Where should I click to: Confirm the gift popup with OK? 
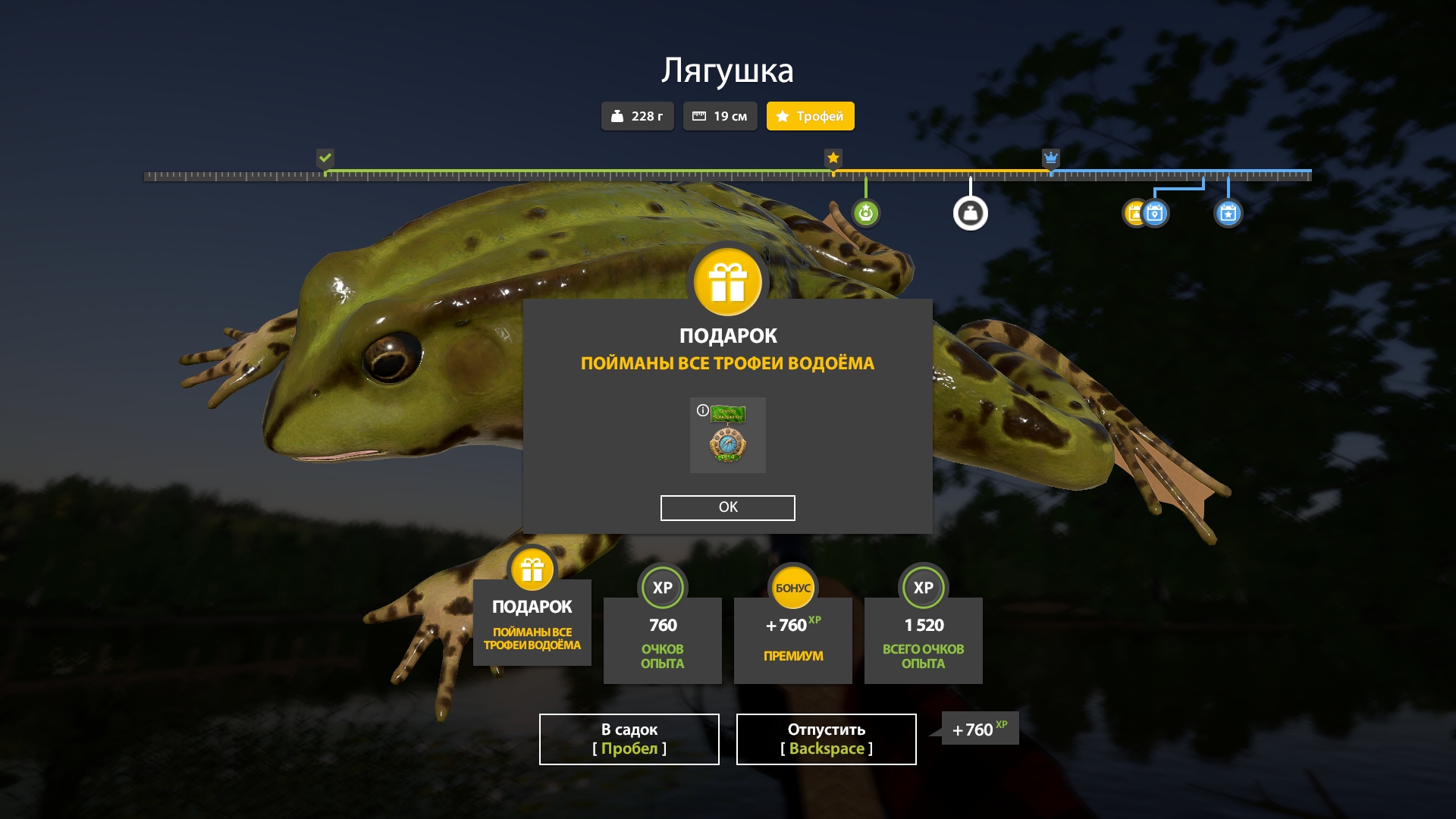727,507
